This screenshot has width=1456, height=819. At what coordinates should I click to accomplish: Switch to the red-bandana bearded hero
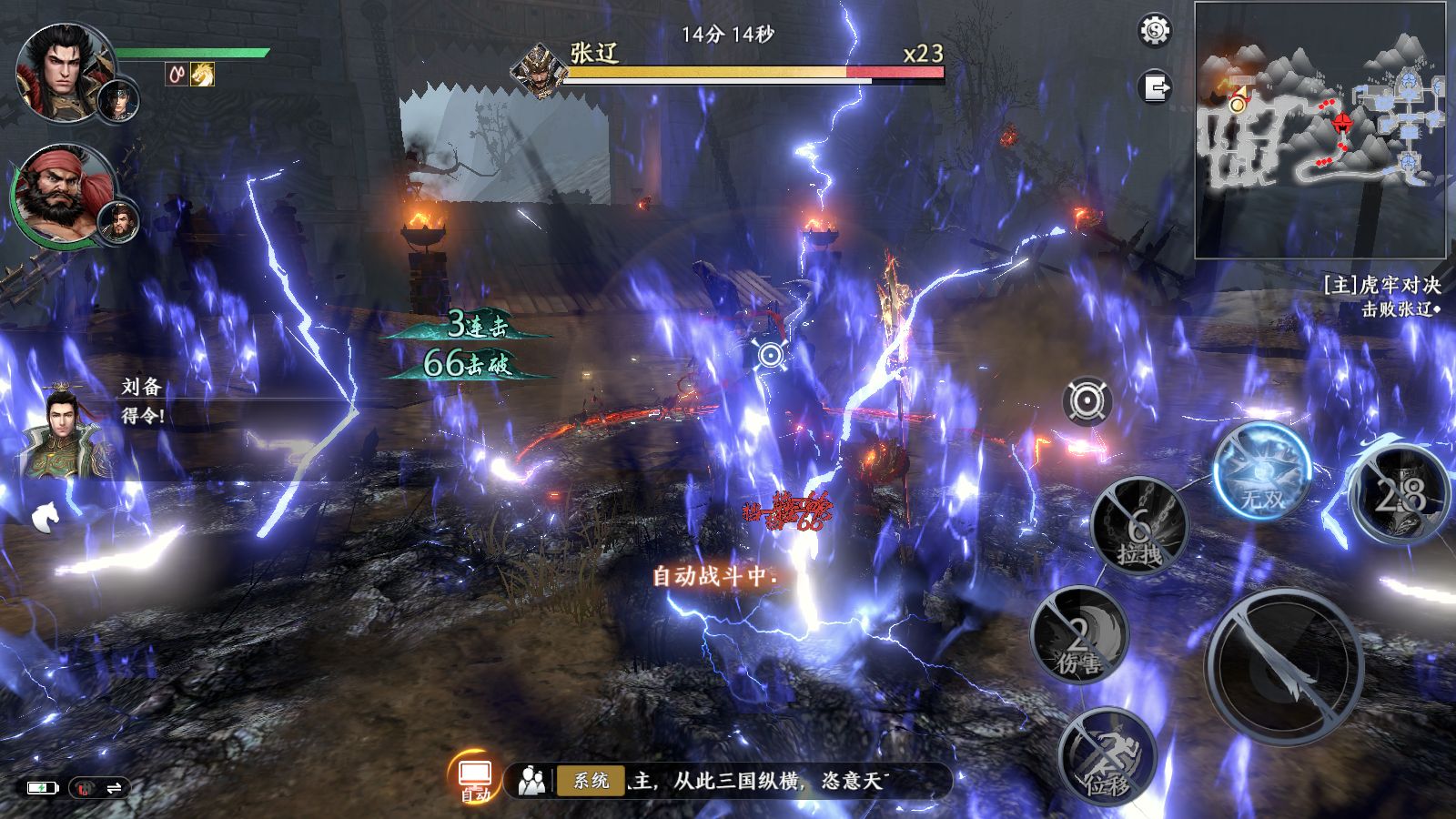click(x=60, y=196)
